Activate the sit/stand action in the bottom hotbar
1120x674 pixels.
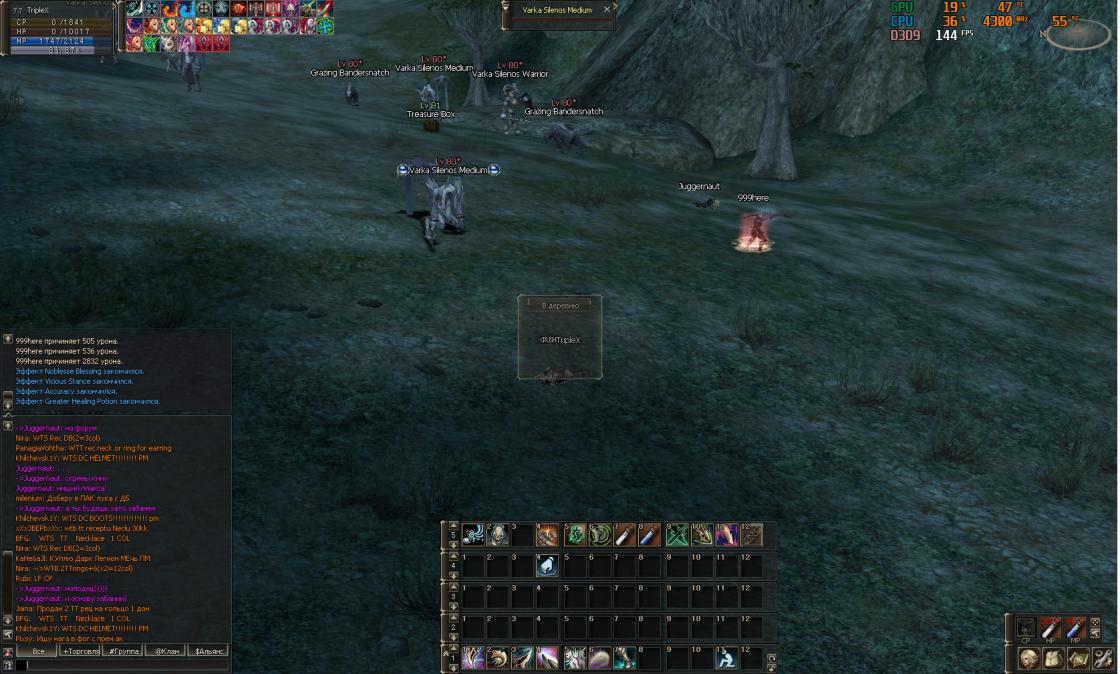point(727,658)
